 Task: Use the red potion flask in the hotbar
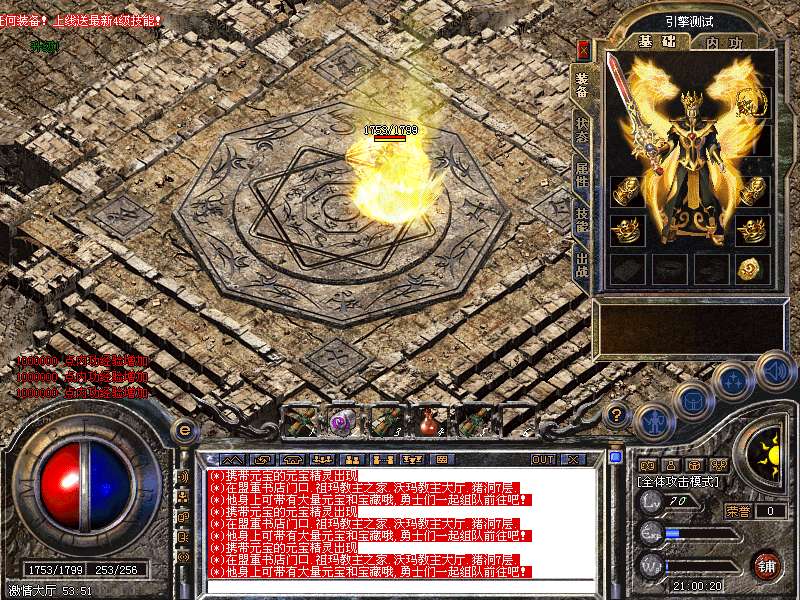431,421
